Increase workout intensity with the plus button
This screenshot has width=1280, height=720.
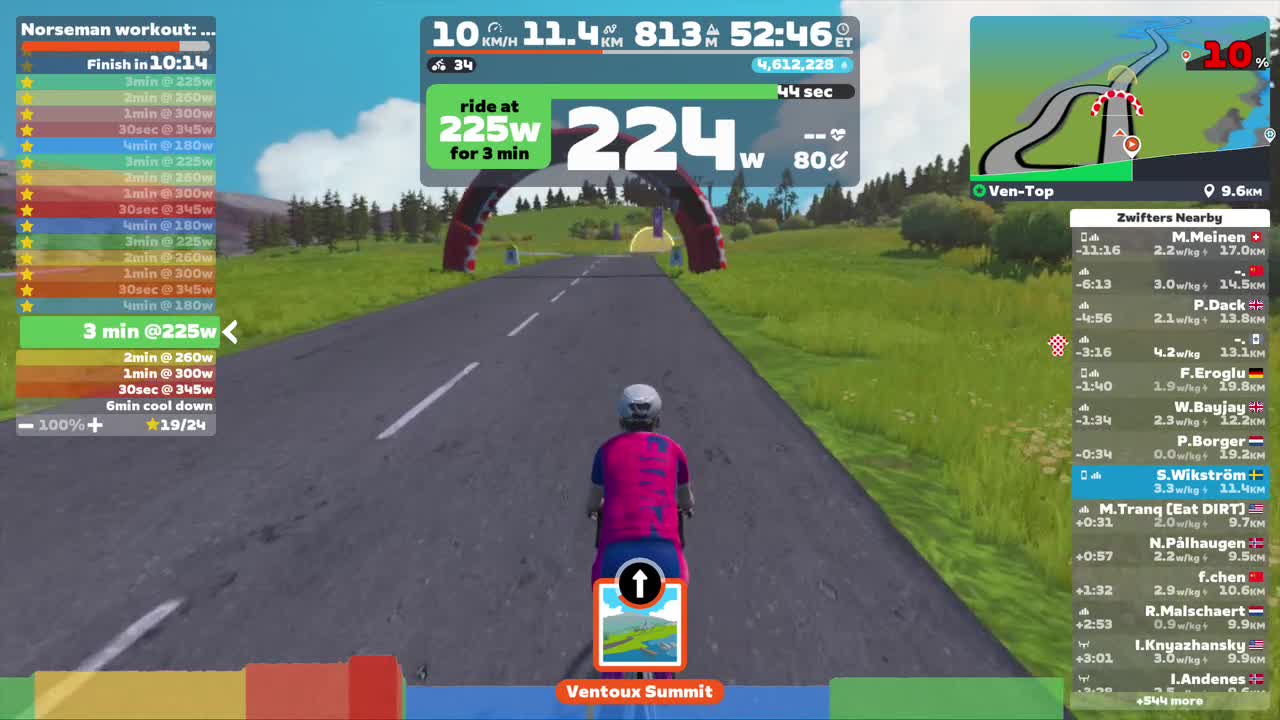(x=94, y=425)
